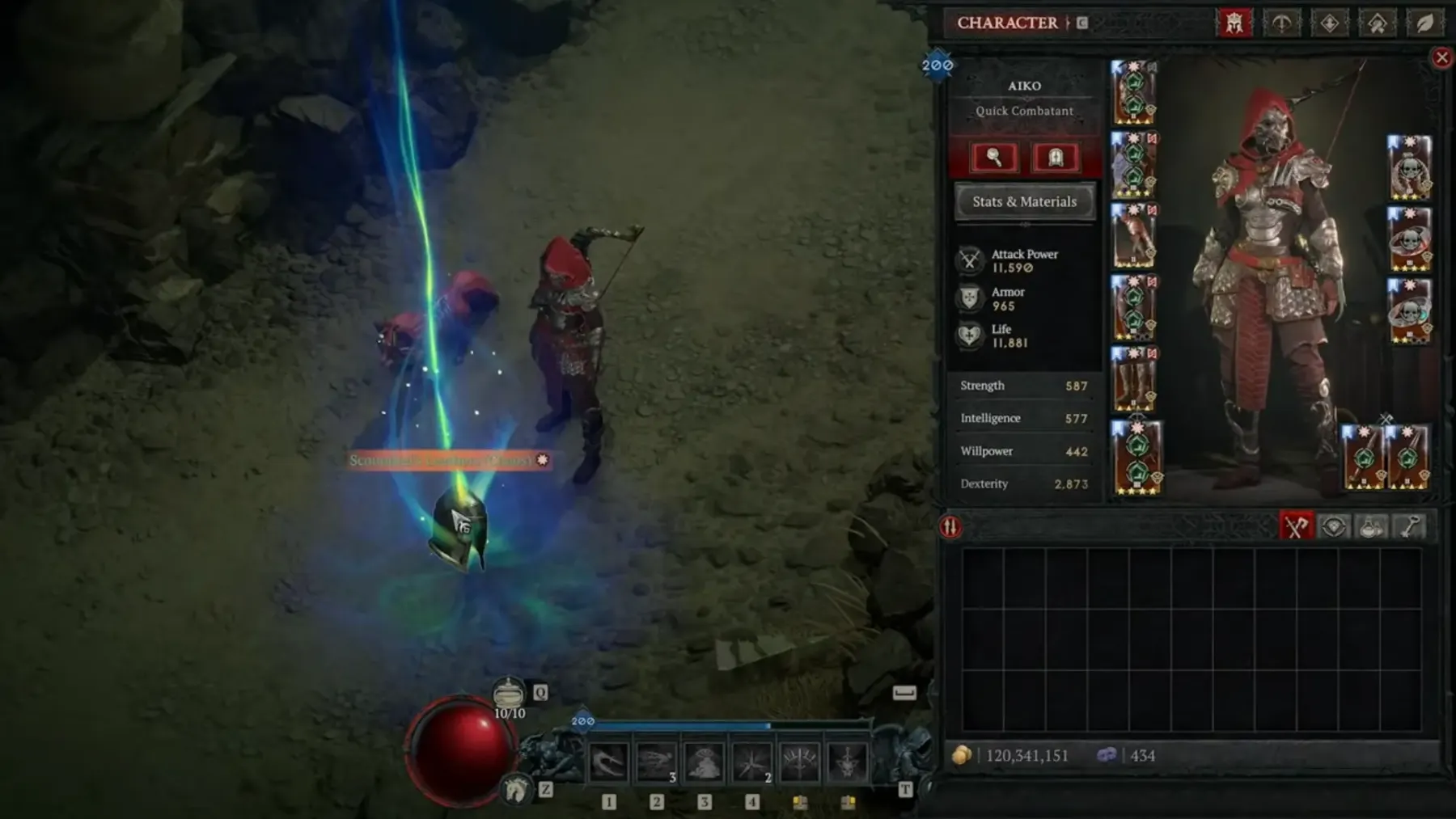
Task: Open the wardrobe armor button under Quick Combatant
Action: click(1056, 158)
